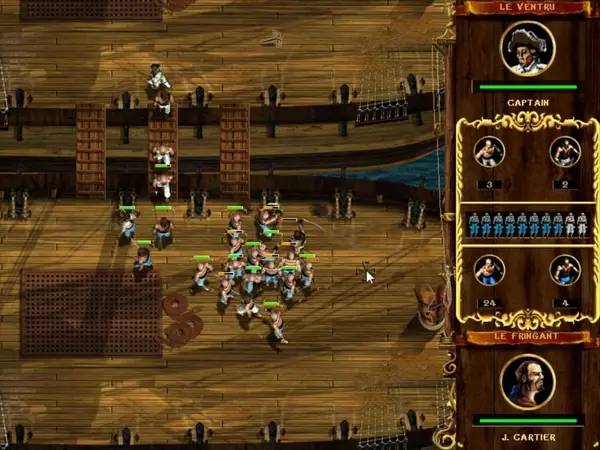Select the Captain portrait of Le Ventru
Screen dimensions: 600x450
pos(527,48)
